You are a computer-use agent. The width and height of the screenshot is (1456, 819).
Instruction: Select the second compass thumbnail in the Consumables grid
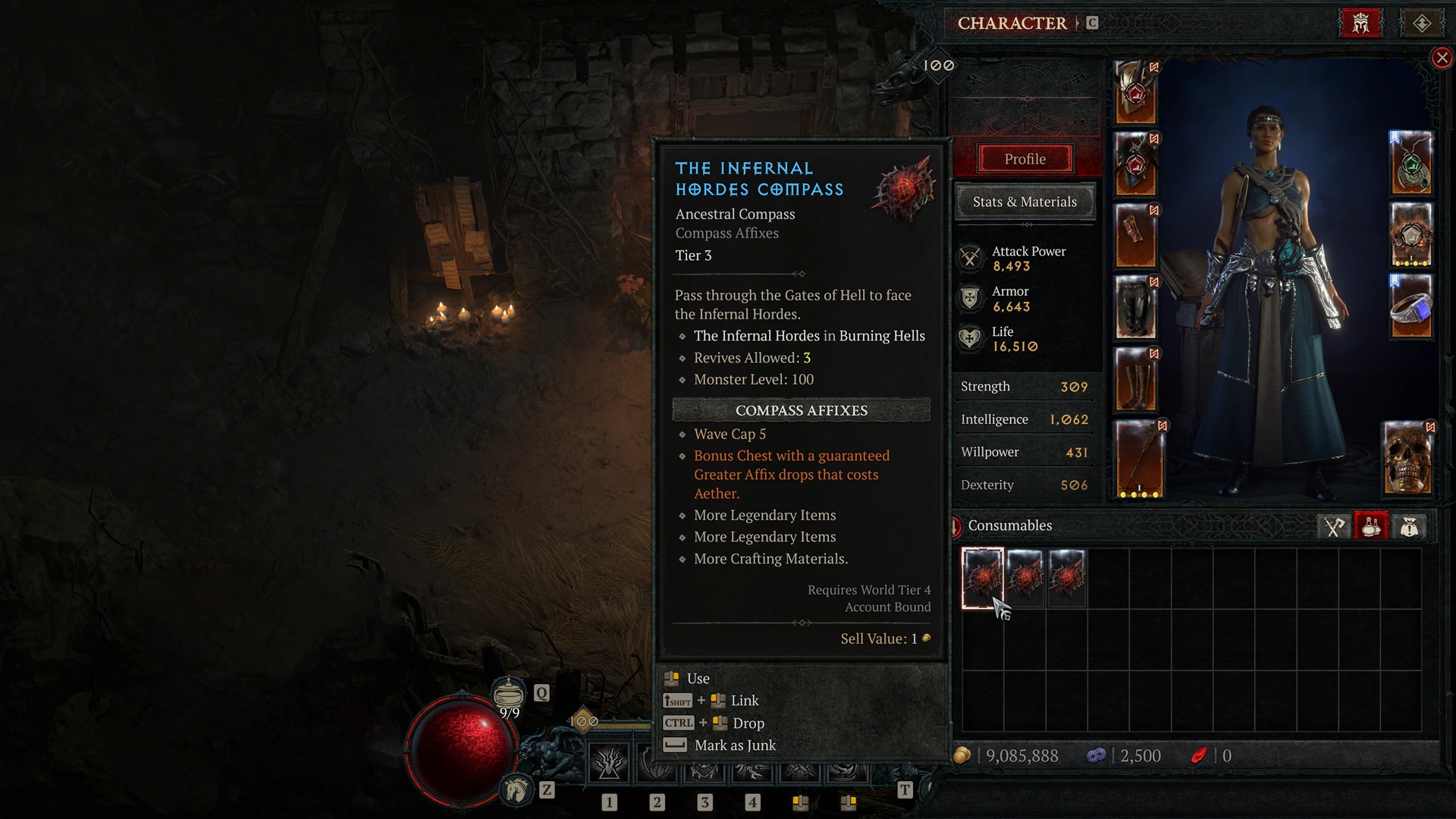click(1026, 578)
